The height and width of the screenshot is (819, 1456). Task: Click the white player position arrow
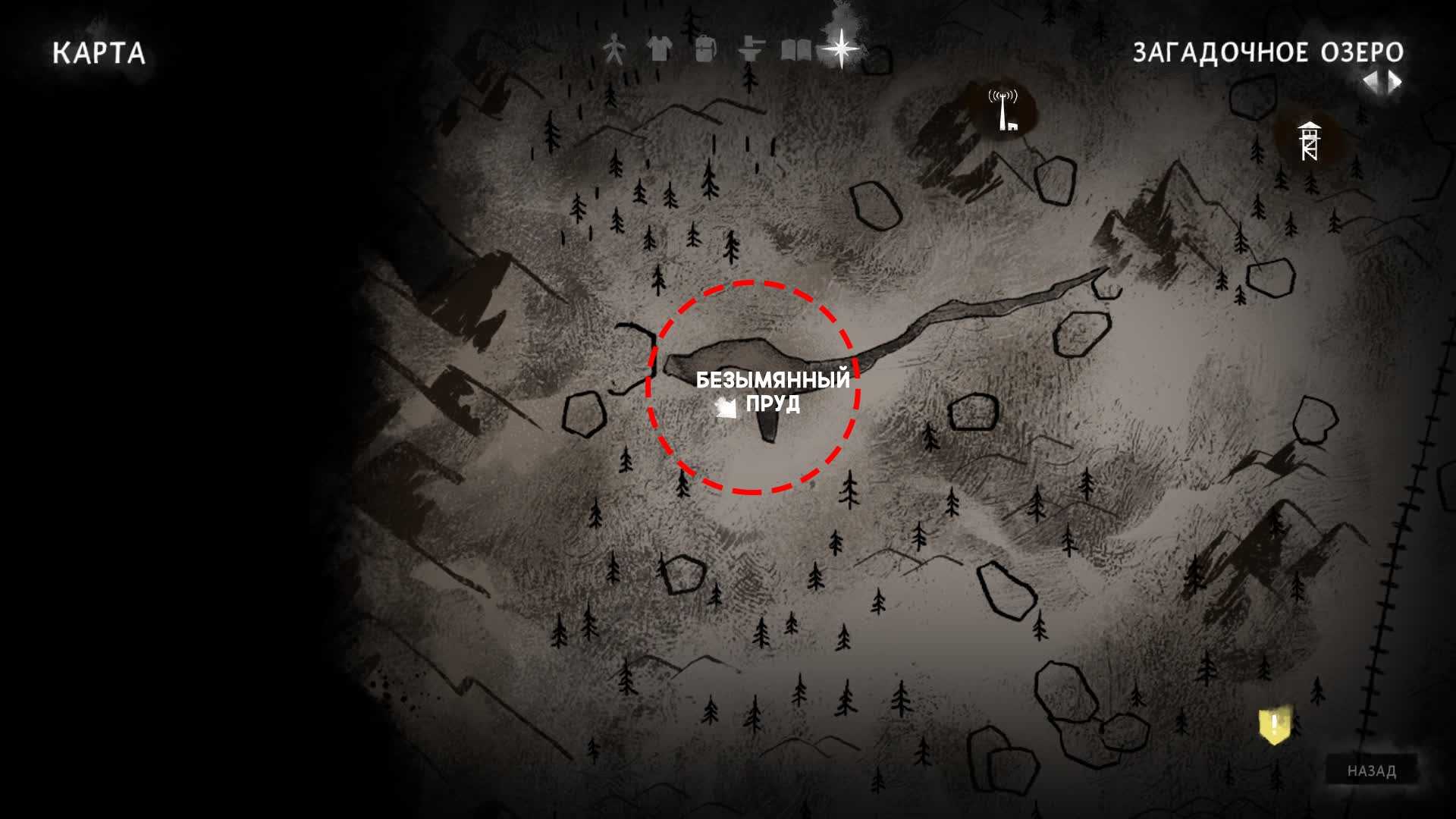click(x=726, y=408)
